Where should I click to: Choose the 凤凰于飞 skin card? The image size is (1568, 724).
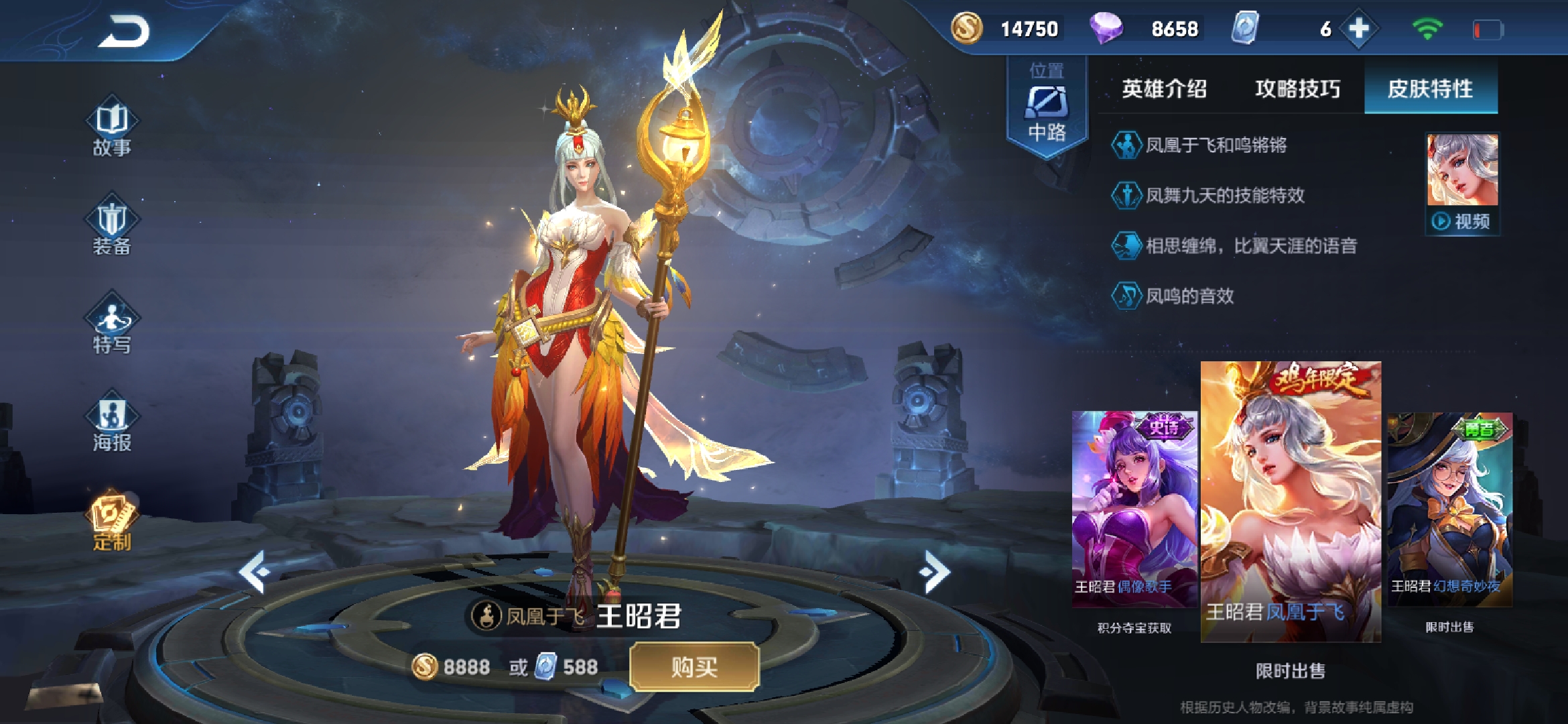pos(1291,501)
